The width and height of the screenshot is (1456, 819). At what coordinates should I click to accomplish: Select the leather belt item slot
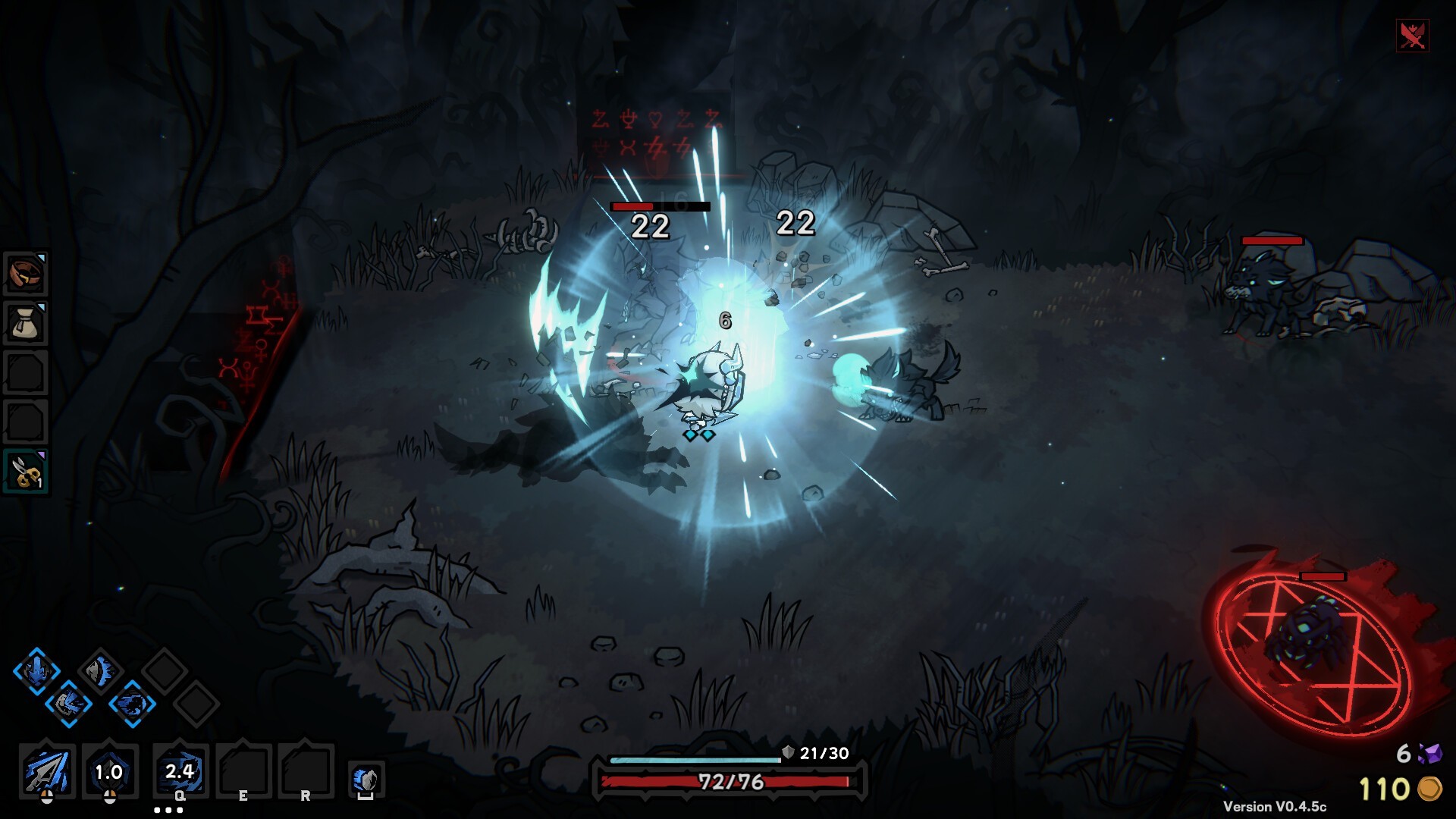(25, 274)
